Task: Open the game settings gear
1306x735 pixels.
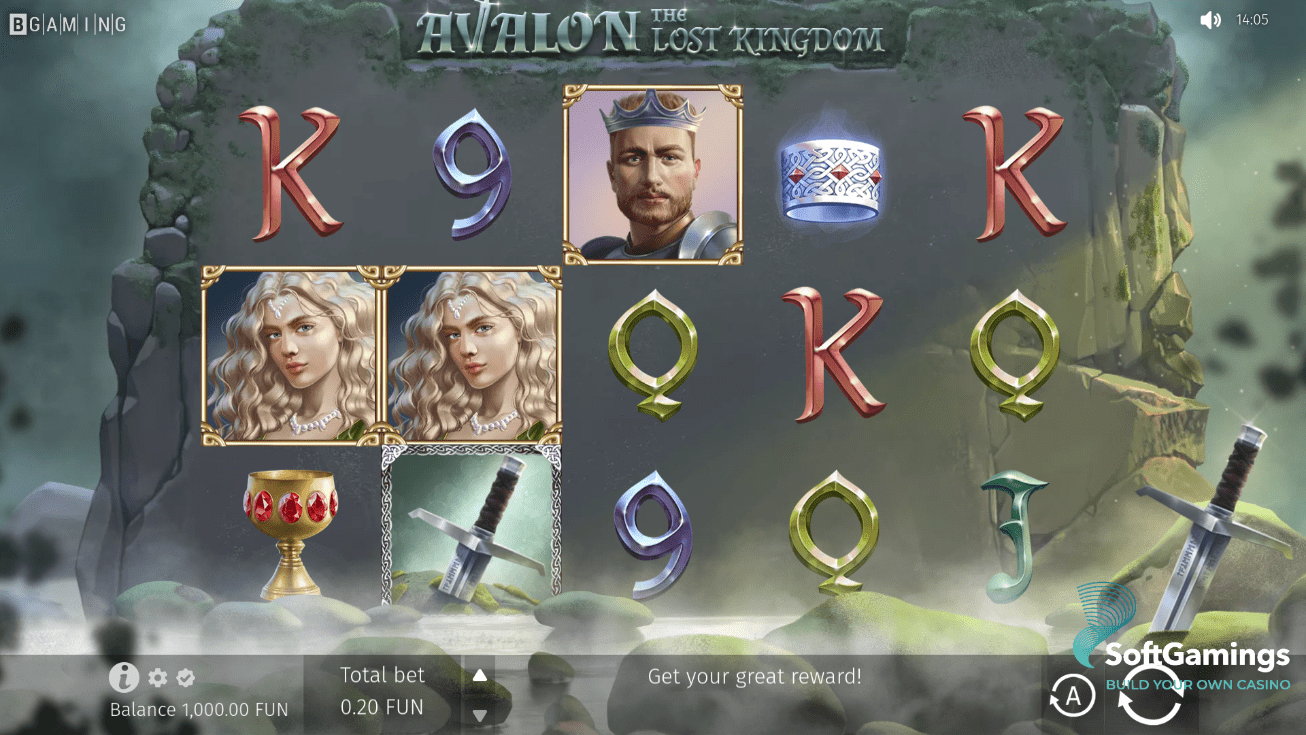Action: pos(156,677)
